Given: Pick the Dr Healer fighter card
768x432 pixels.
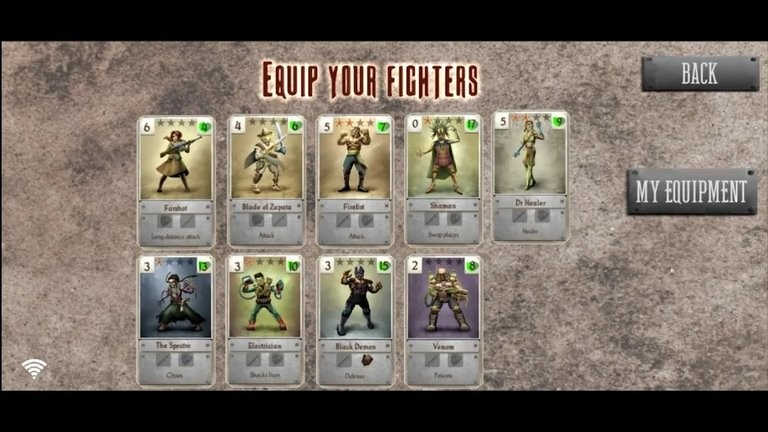Looking at the screenshot, I should pyautogui.click(x=530, y=175).
